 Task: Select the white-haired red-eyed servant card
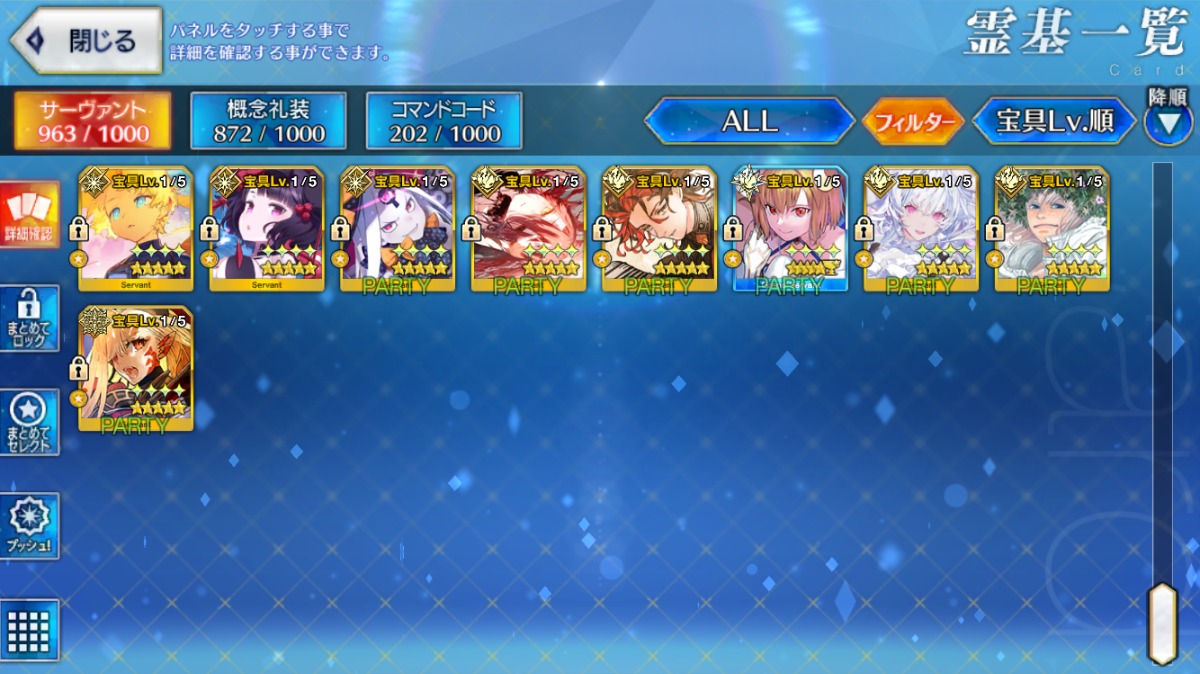(921, 229)
